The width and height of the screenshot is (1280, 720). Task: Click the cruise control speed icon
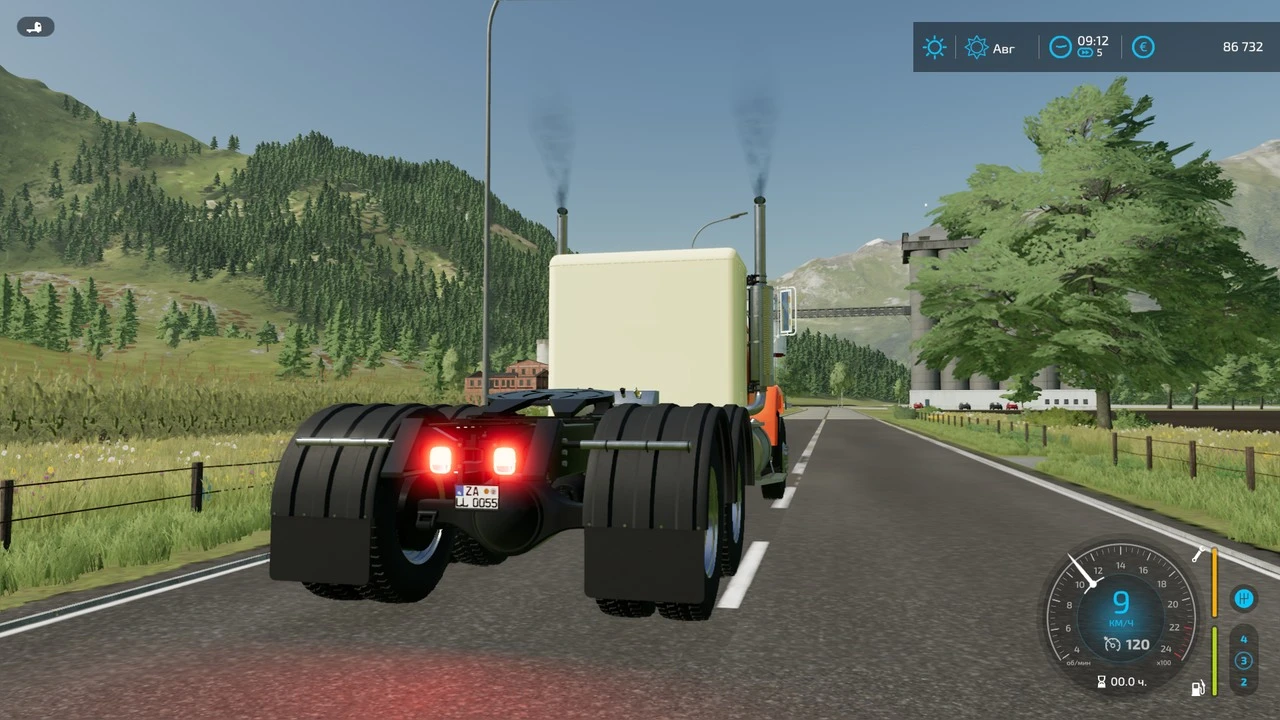coord(1112,644)
